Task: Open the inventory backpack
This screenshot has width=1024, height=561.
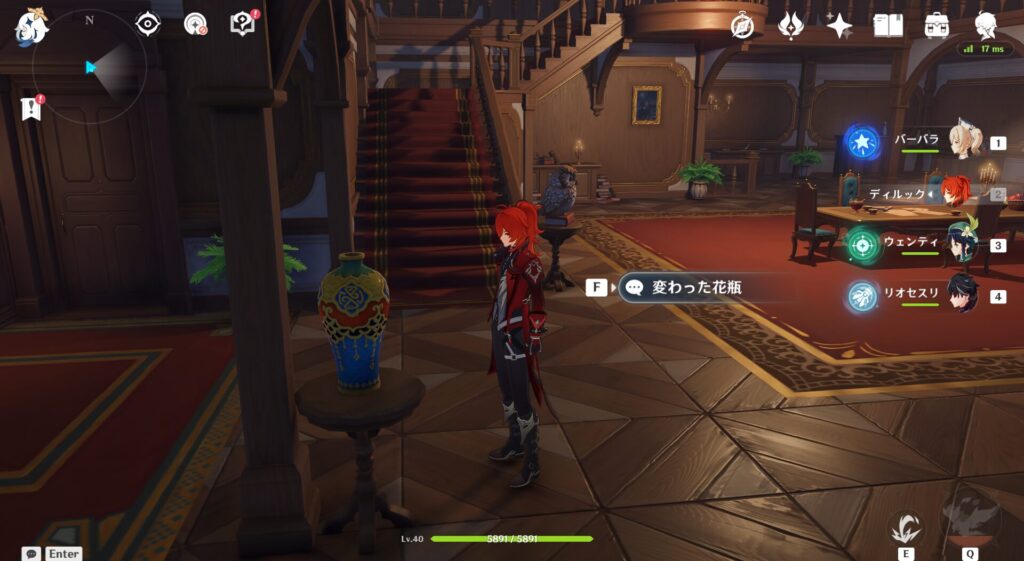Action: tap(937, 25)
